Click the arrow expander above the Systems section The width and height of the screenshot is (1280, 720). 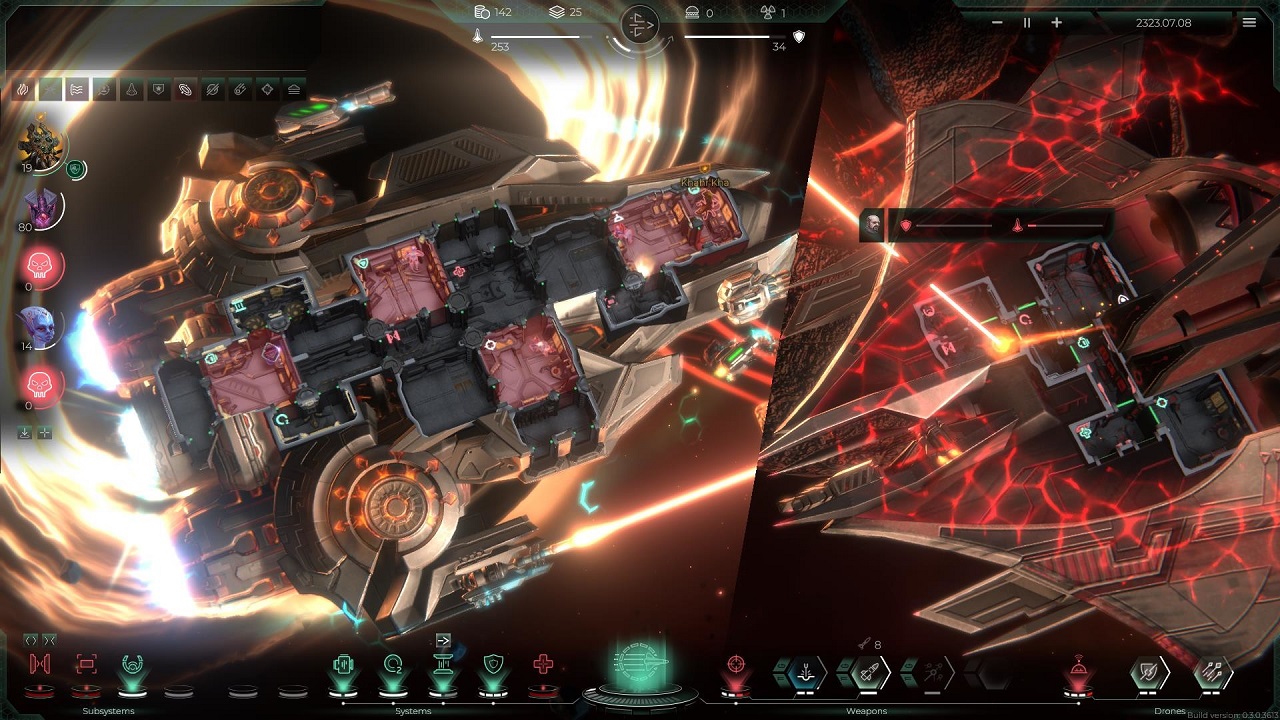442,640
